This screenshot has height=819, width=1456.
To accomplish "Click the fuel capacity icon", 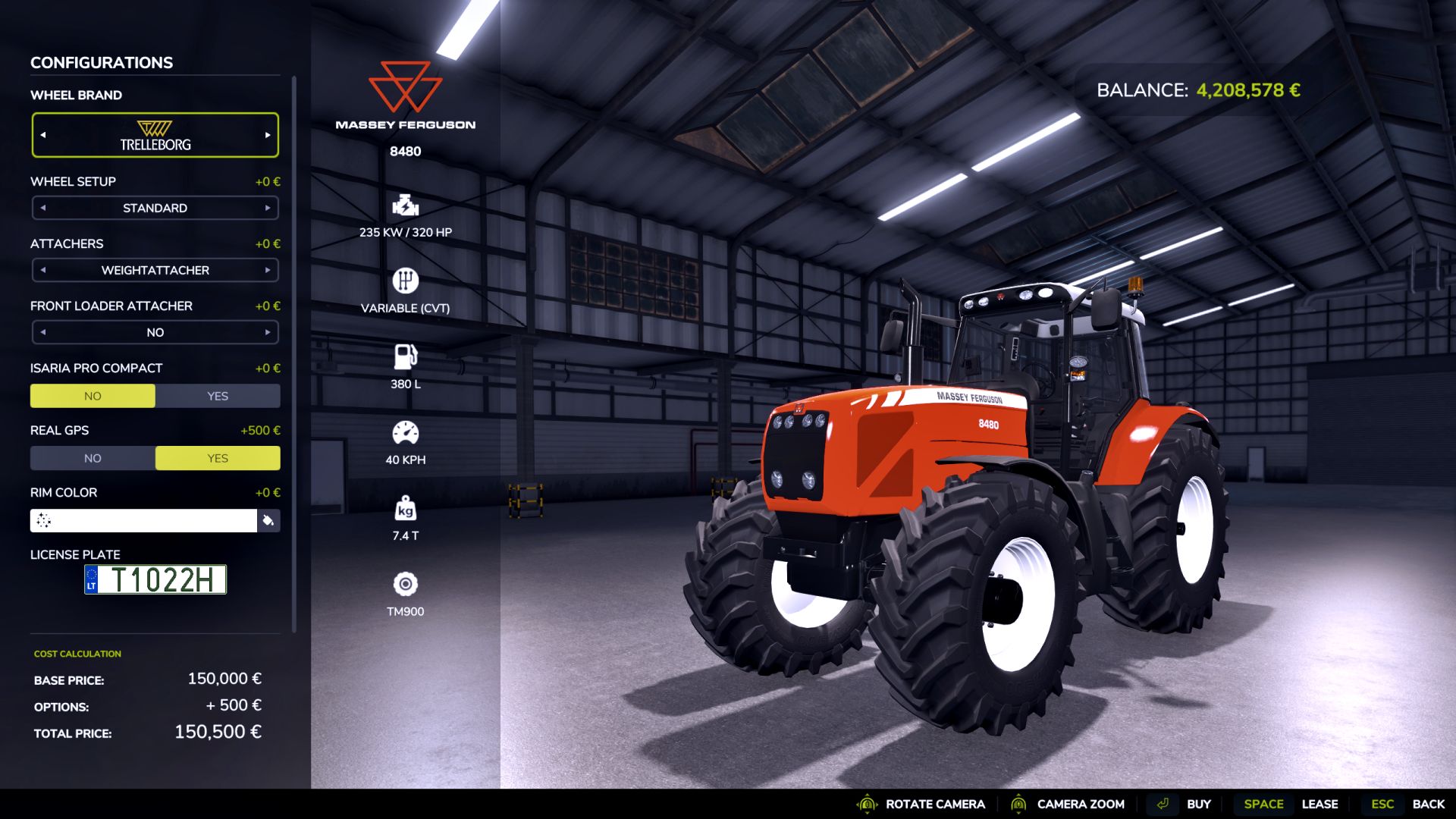I will (x=406, y=356).
